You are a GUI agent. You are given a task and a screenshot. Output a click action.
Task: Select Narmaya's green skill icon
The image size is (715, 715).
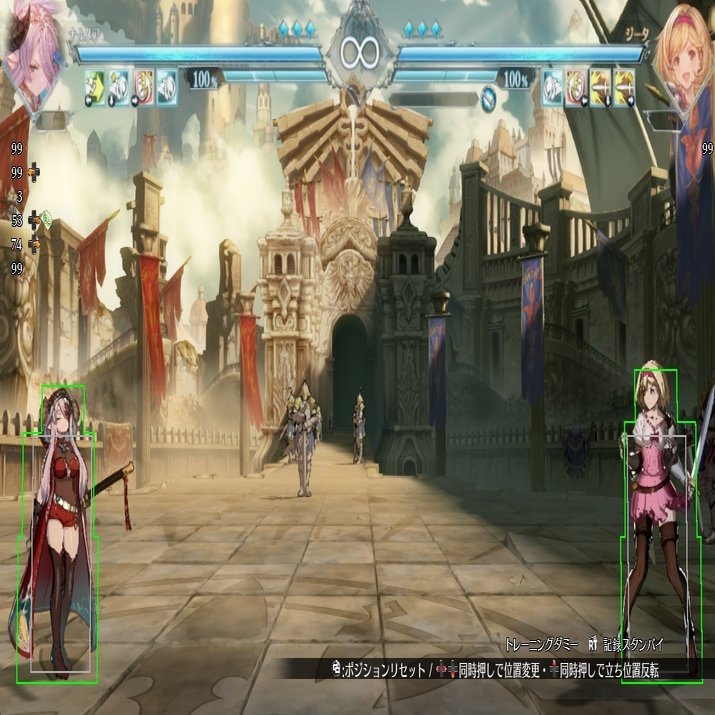point(97,86)
